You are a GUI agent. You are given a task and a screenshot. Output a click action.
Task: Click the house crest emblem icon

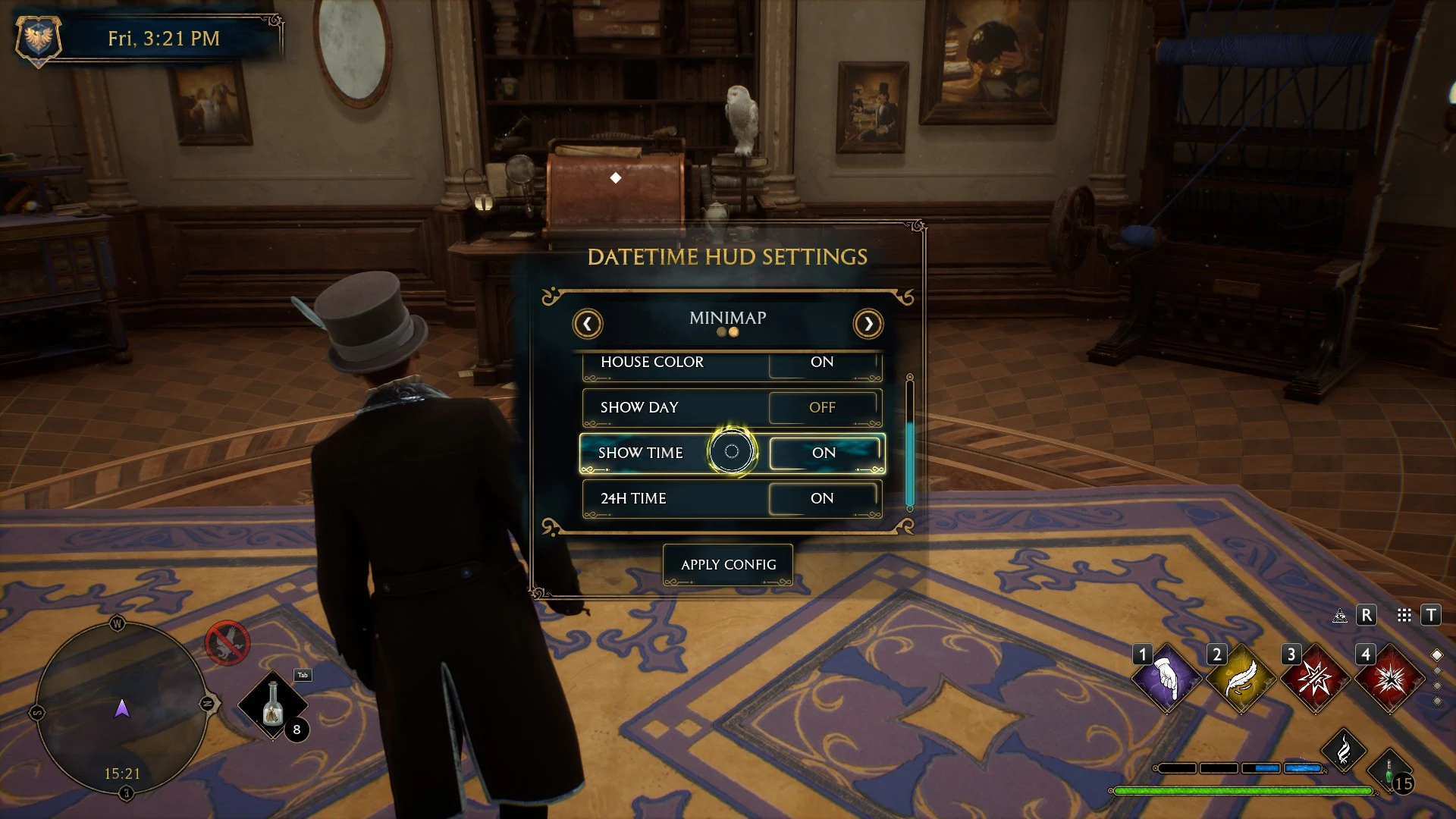point(38,38)
